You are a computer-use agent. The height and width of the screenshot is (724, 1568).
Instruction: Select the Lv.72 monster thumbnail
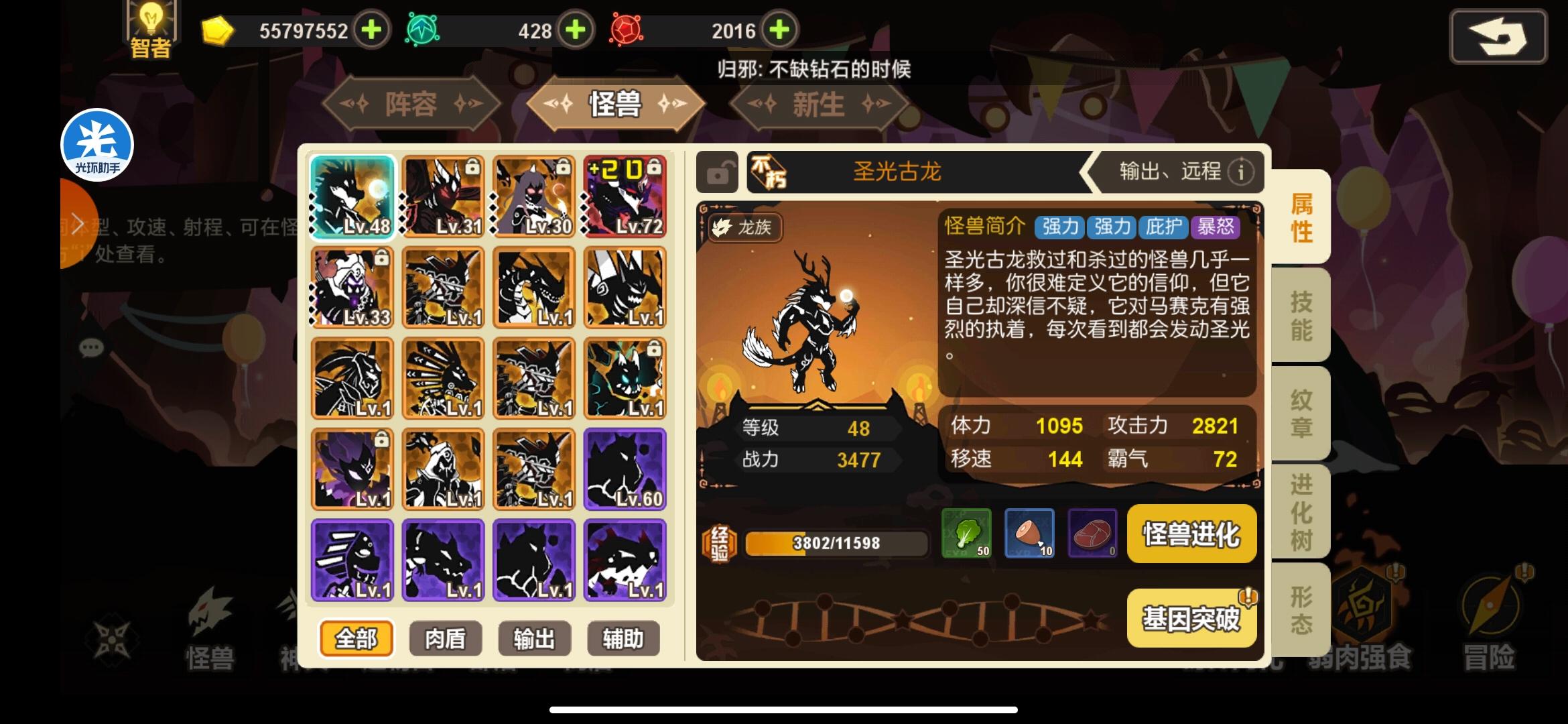(x=624, y=195)
